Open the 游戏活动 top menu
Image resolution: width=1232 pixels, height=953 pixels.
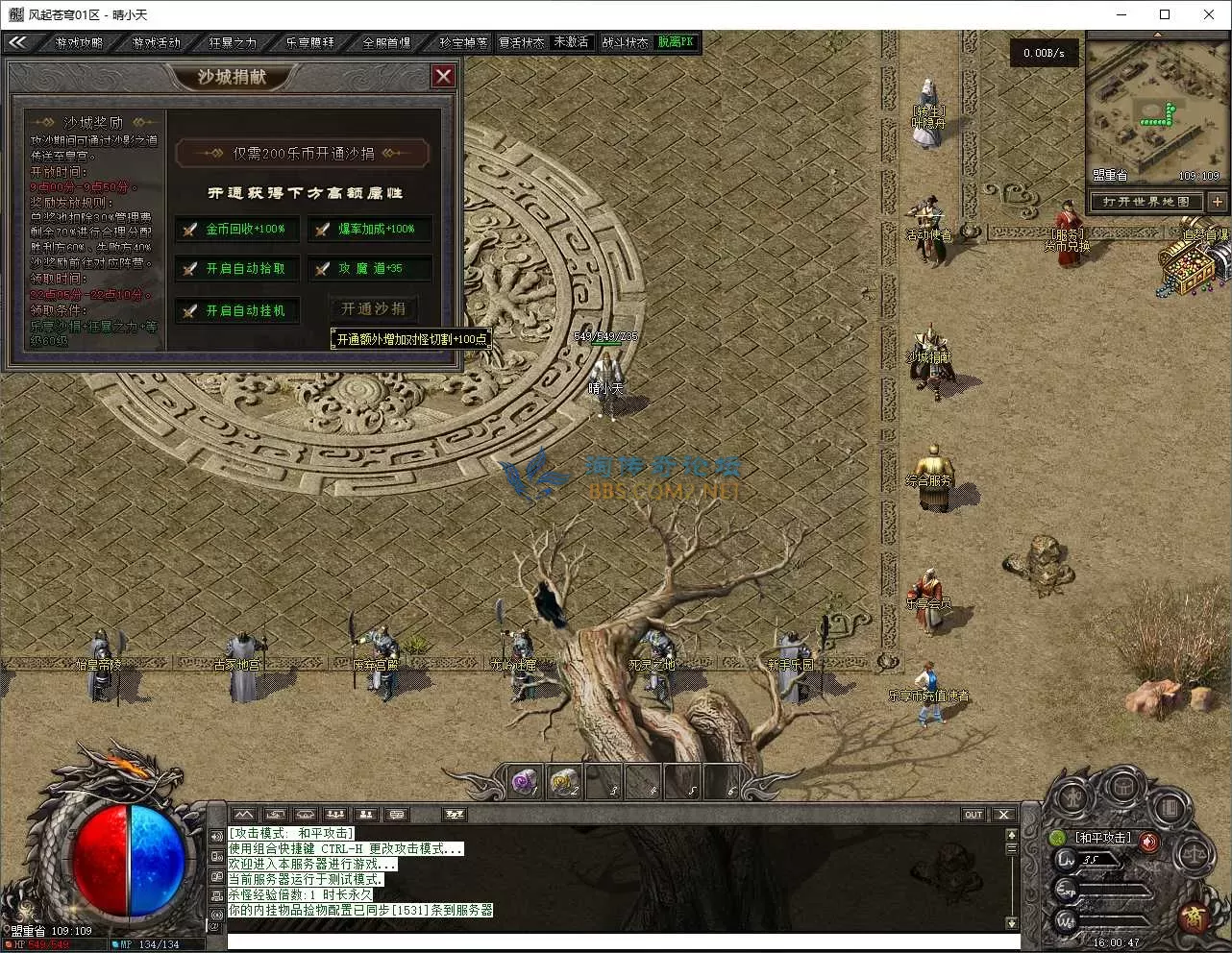click(156, 43)
